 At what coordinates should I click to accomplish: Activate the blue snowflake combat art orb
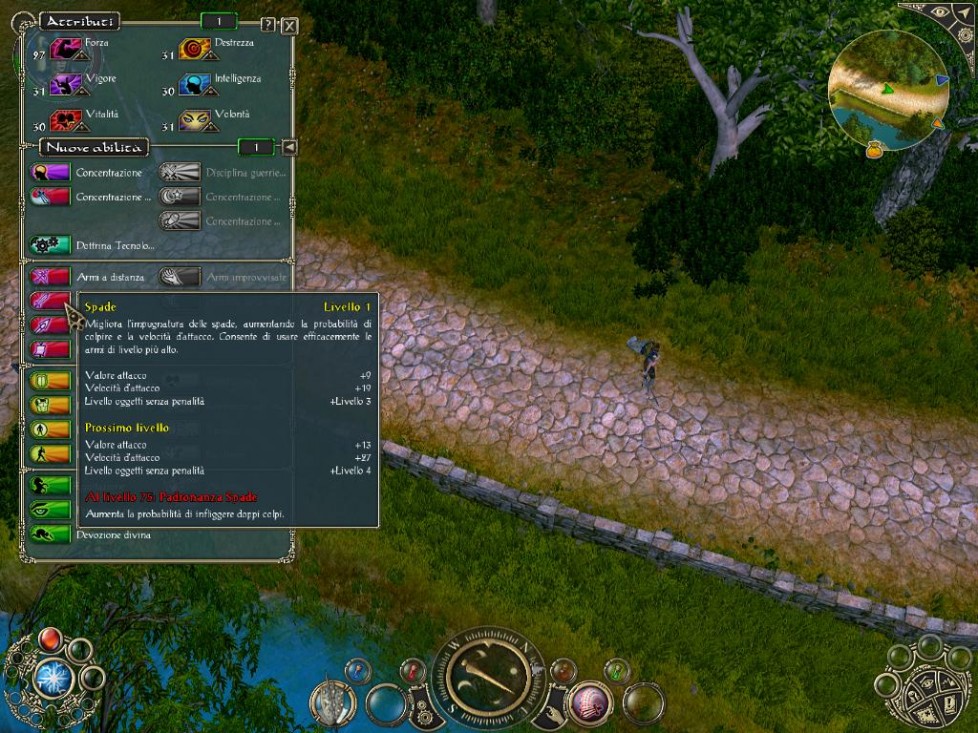click(49, 677)
